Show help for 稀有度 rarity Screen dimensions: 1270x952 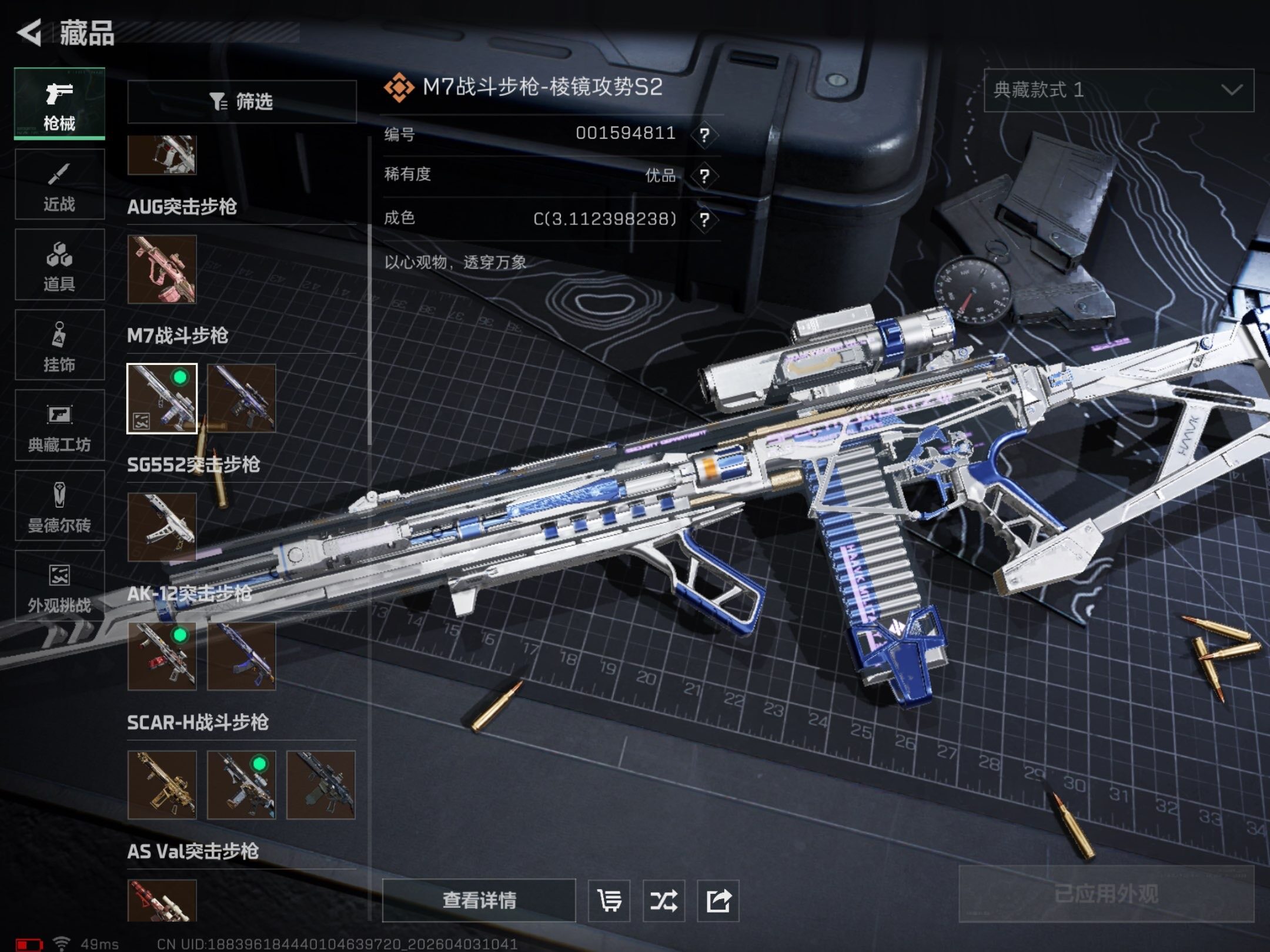pyautogui.click(x=704, y=176)
